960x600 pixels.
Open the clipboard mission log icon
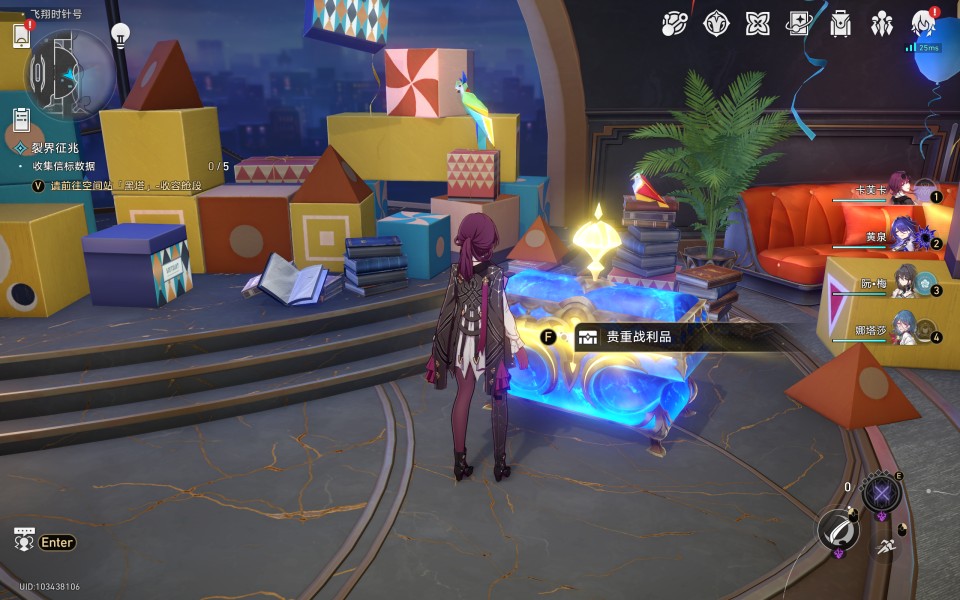(x=21, y=121)
